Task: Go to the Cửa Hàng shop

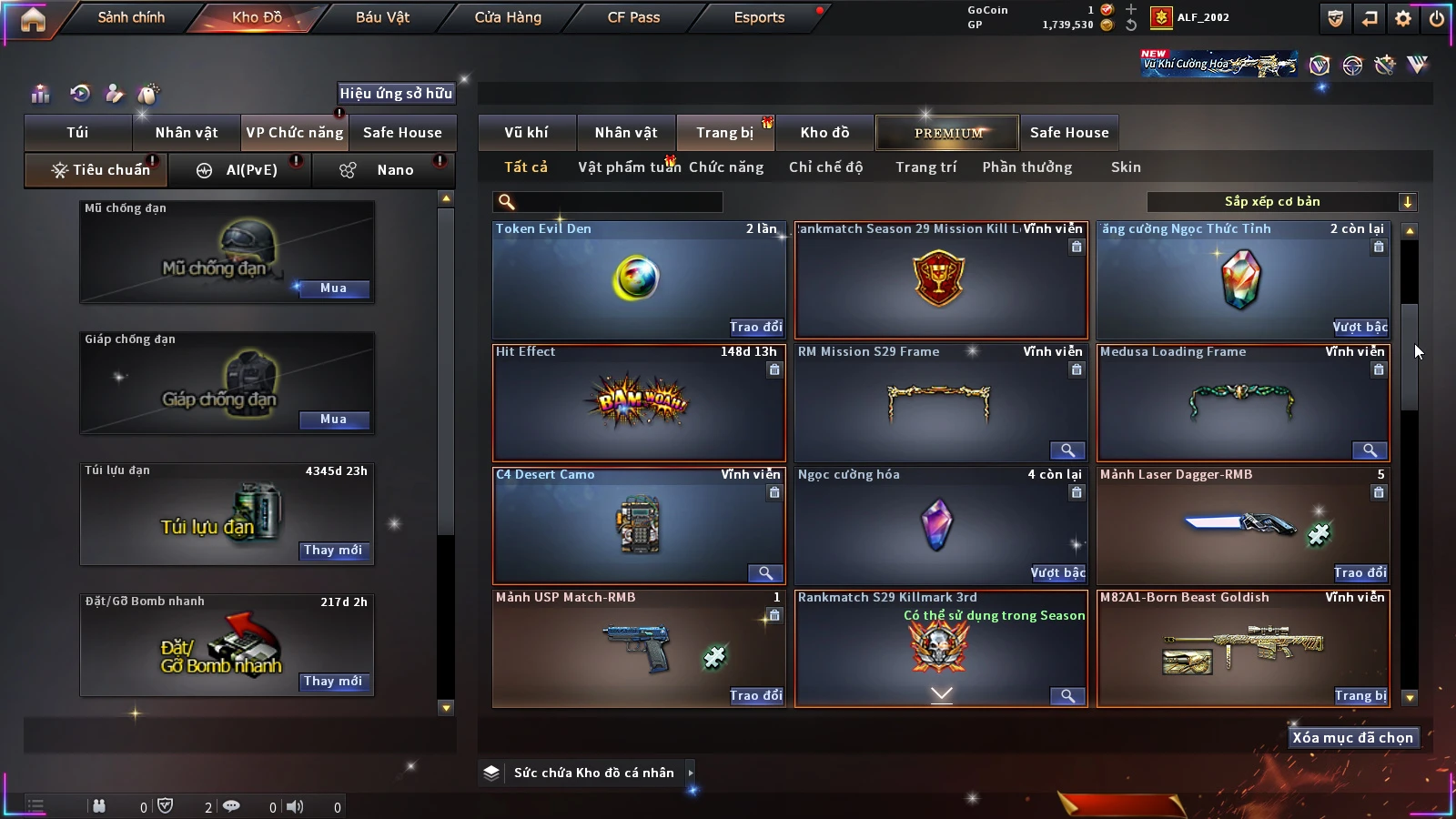Action: (508, 17)
